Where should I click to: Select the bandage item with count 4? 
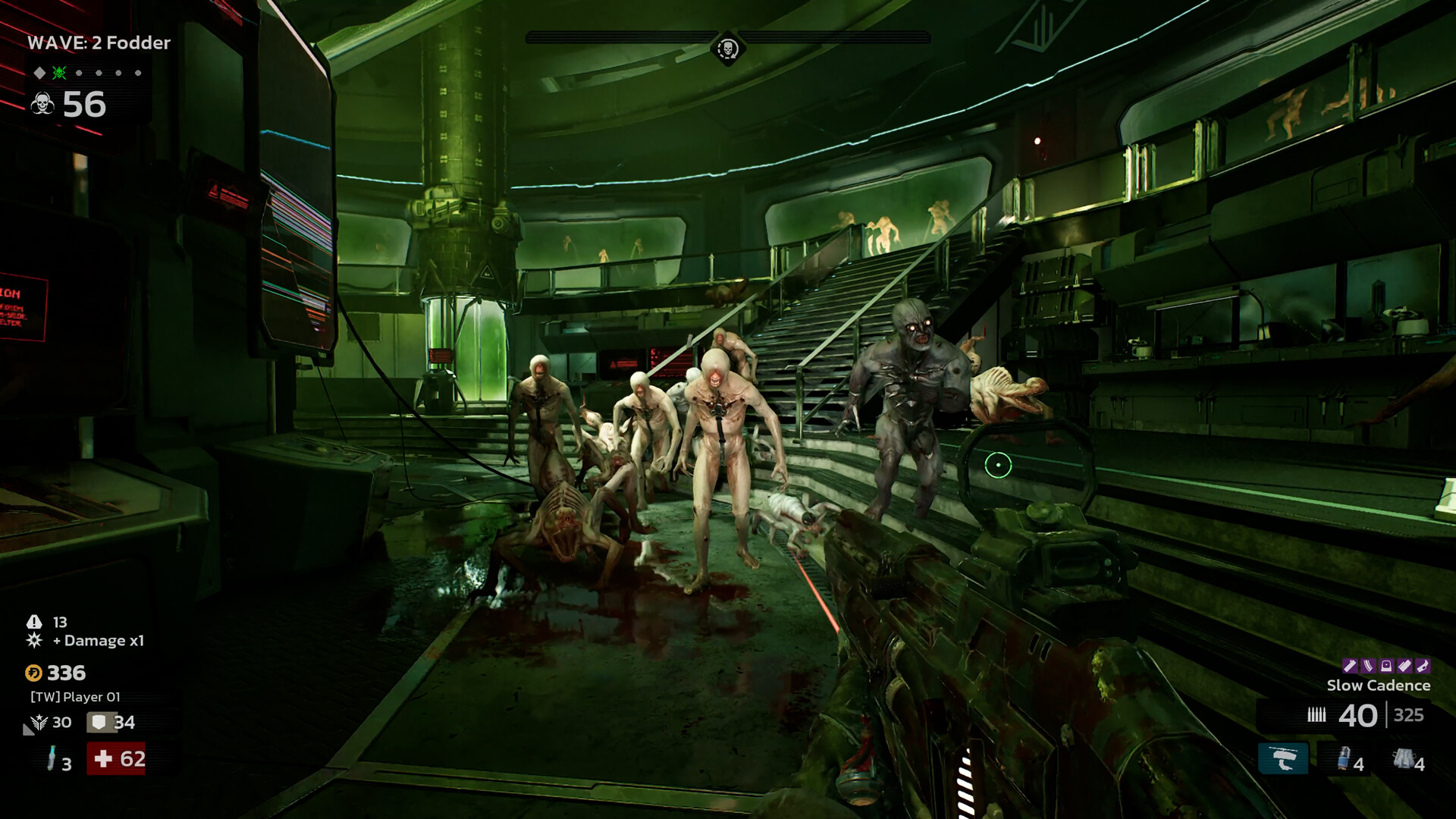coord(1403,757)
